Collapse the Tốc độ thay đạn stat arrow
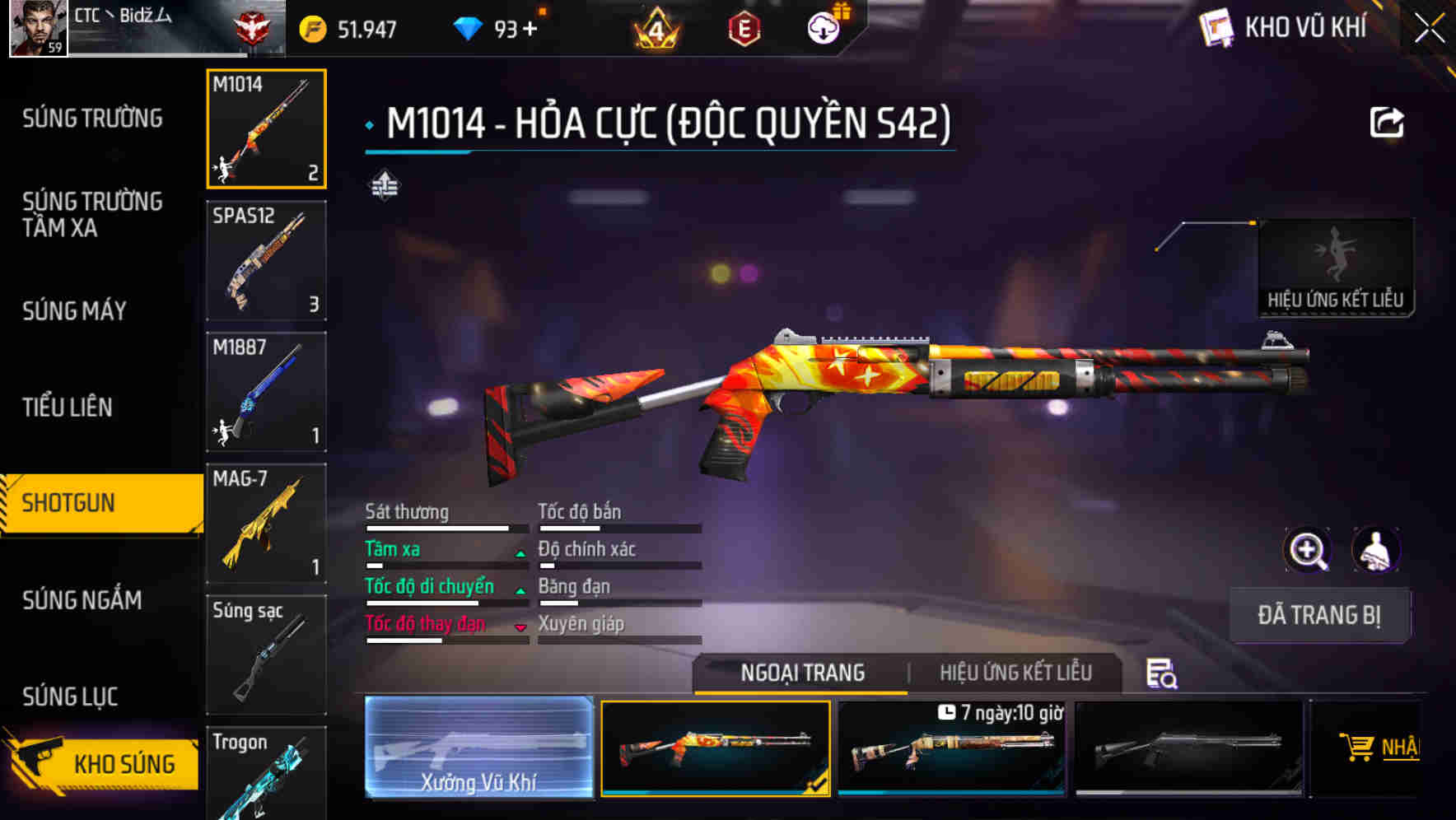 [x=520, y=628]
